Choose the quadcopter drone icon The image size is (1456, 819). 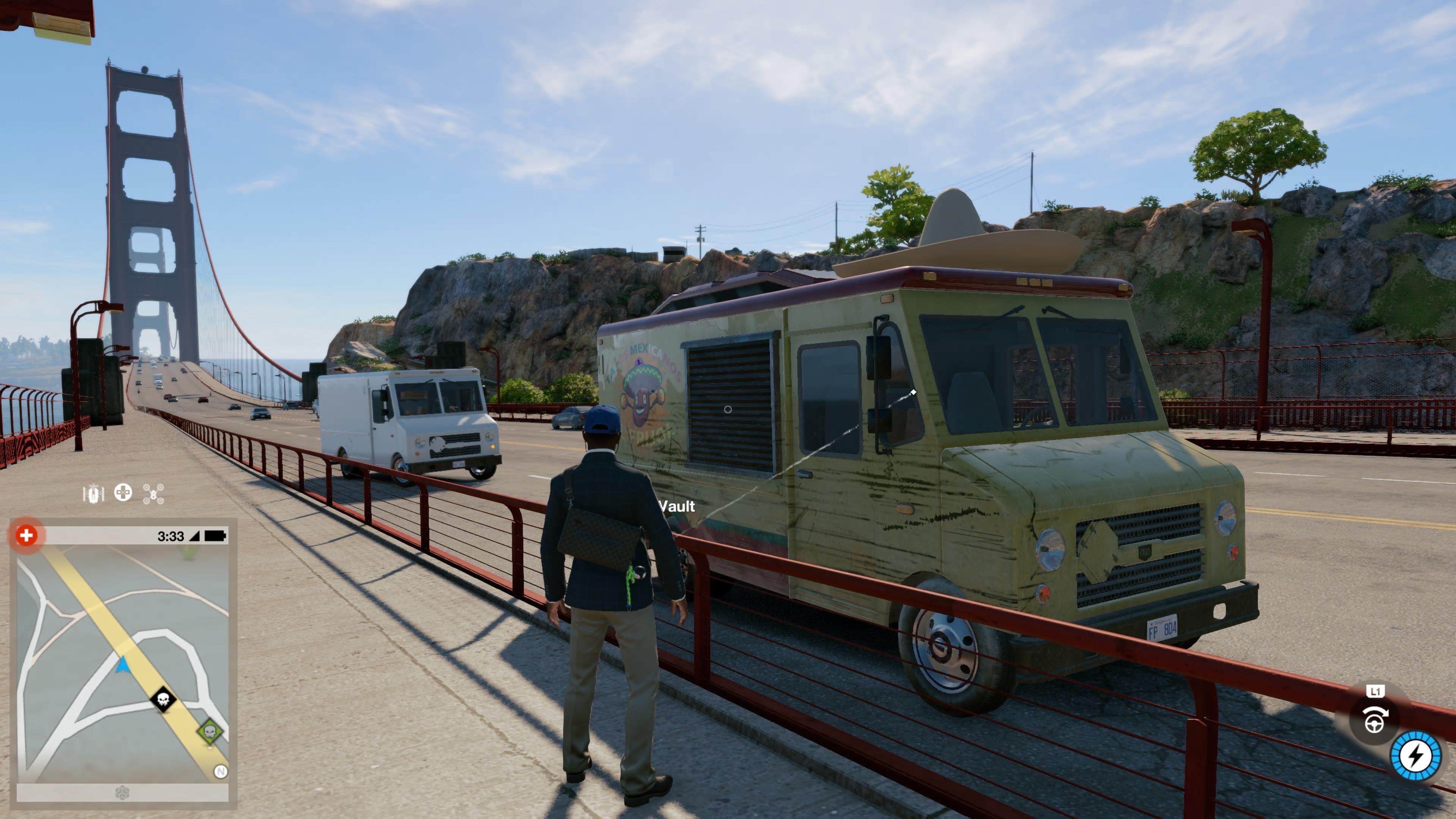pyautogui.click(x=153, y=493)
